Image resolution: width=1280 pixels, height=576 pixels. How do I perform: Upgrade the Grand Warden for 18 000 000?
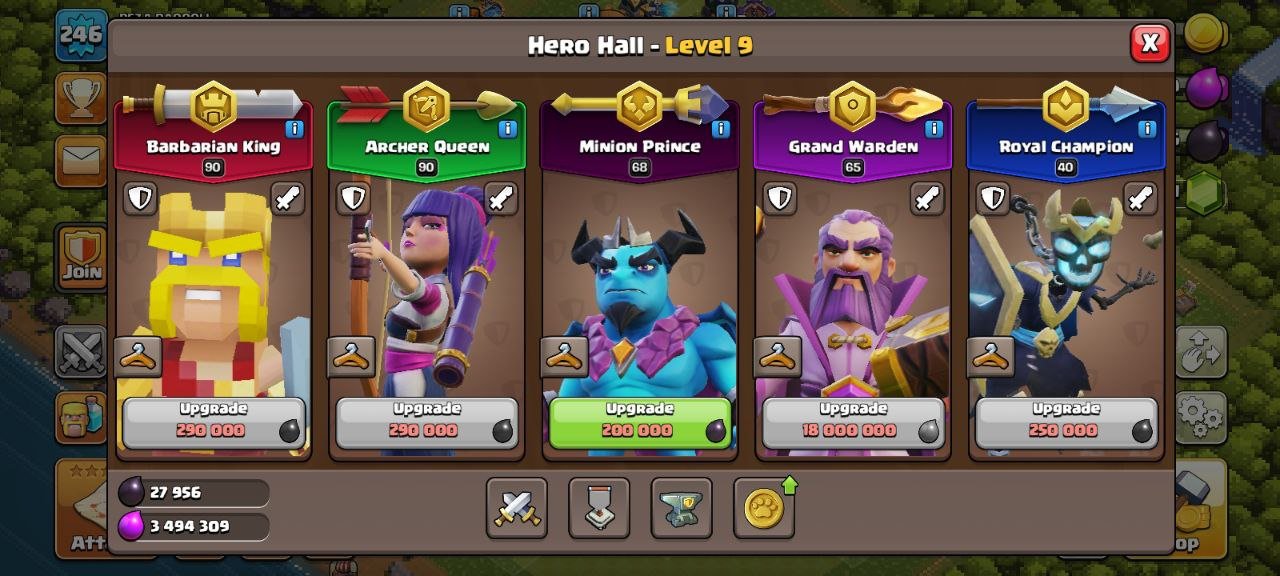pyautogui.click(x=853, y=422)
